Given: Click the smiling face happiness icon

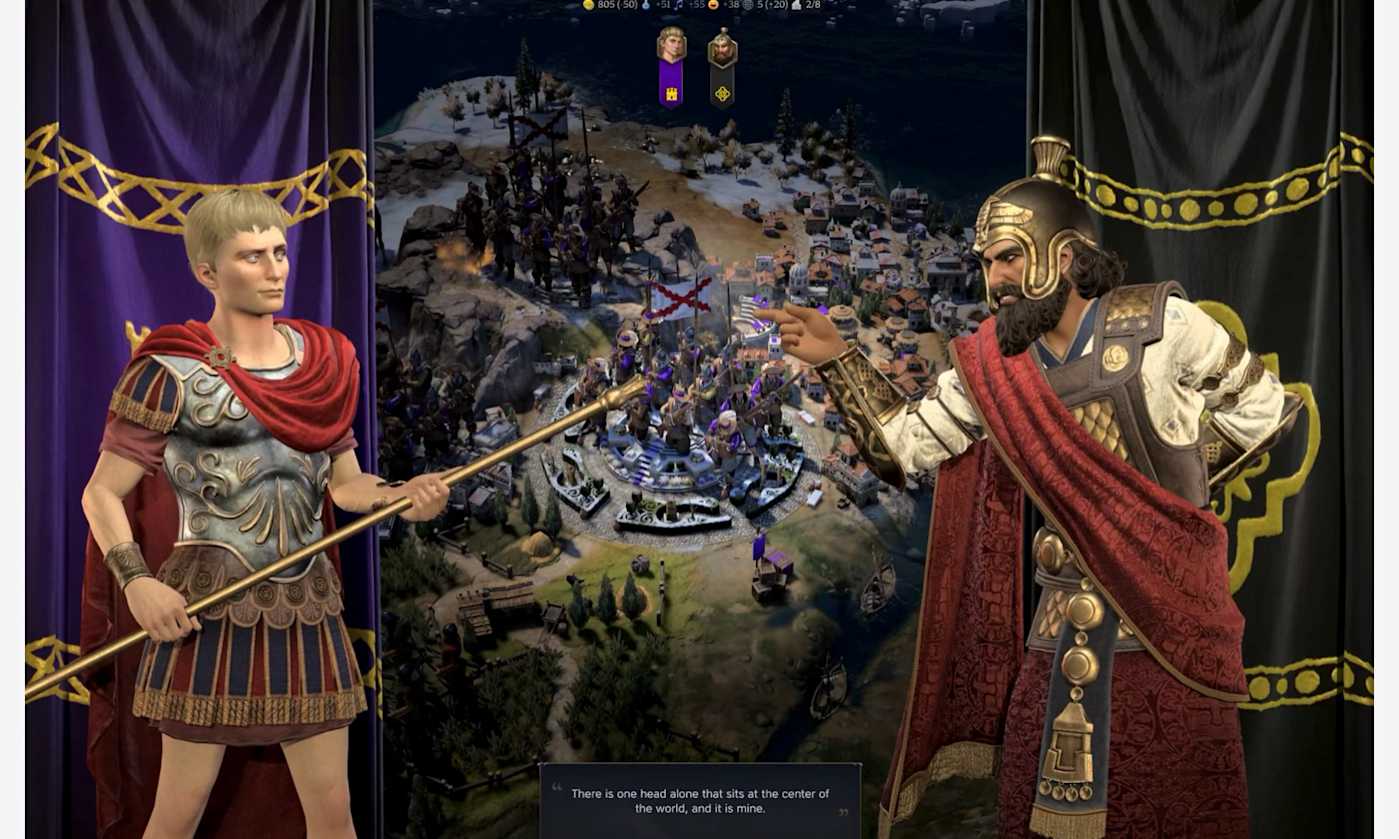Looking at the screenshot, I should (713, 5).
